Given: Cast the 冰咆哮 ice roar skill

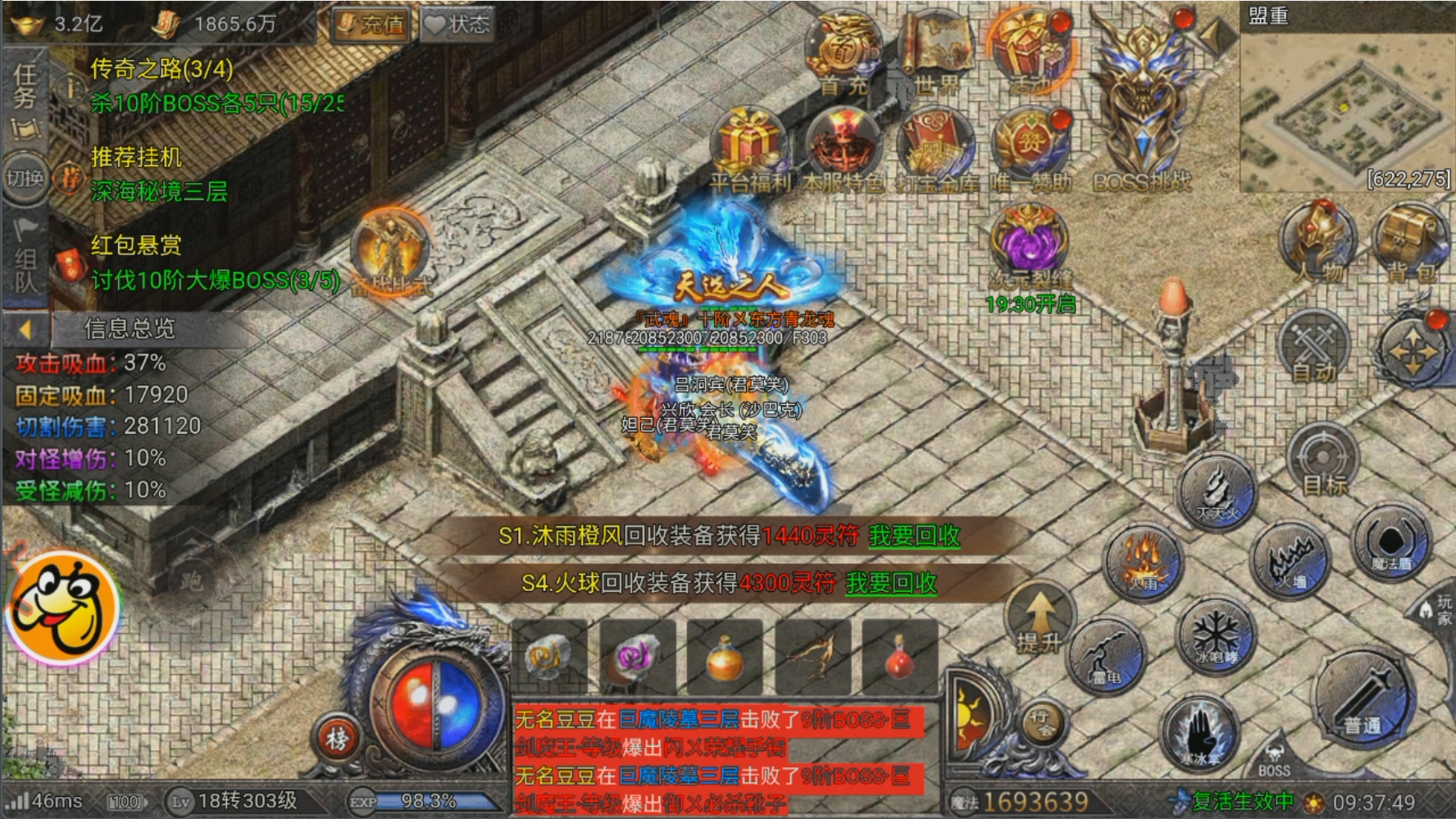Looking at the screenshot, I should click(1215, 636).
